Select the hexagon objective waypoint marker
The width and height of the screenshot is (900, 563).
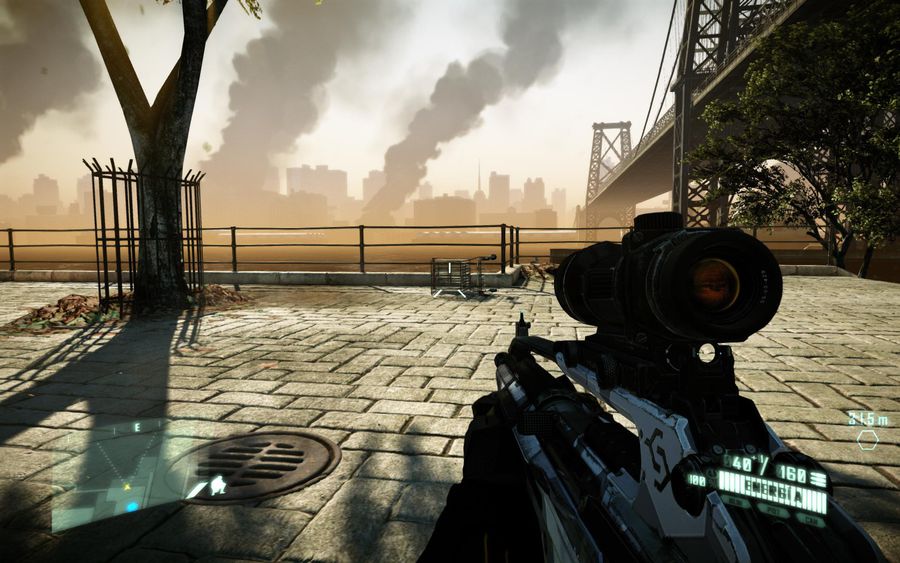click(x=867, y=439)
